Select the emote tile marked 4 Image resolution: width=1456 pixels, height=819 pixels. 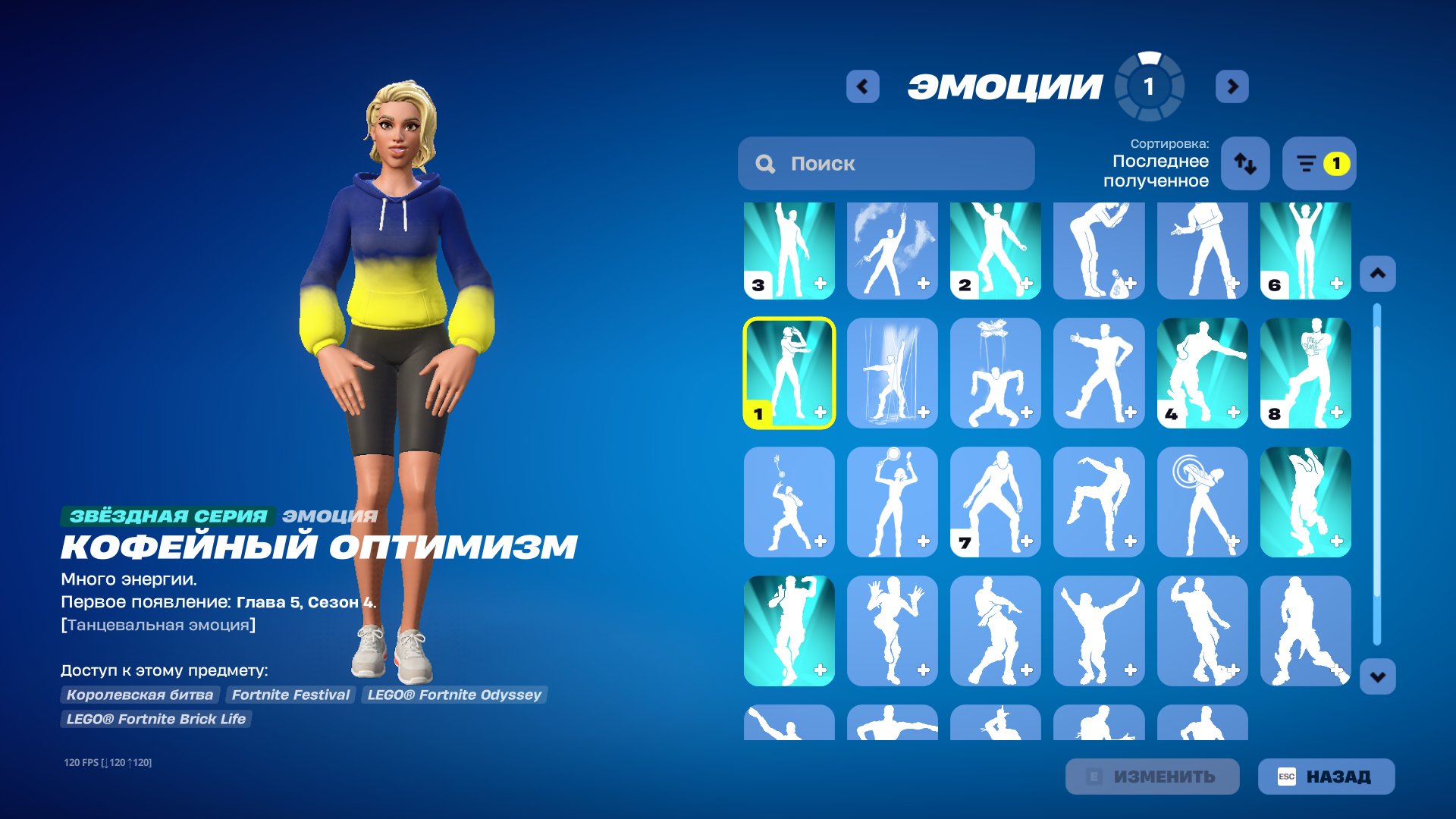pyautogui.click(x=1203, y=375)
